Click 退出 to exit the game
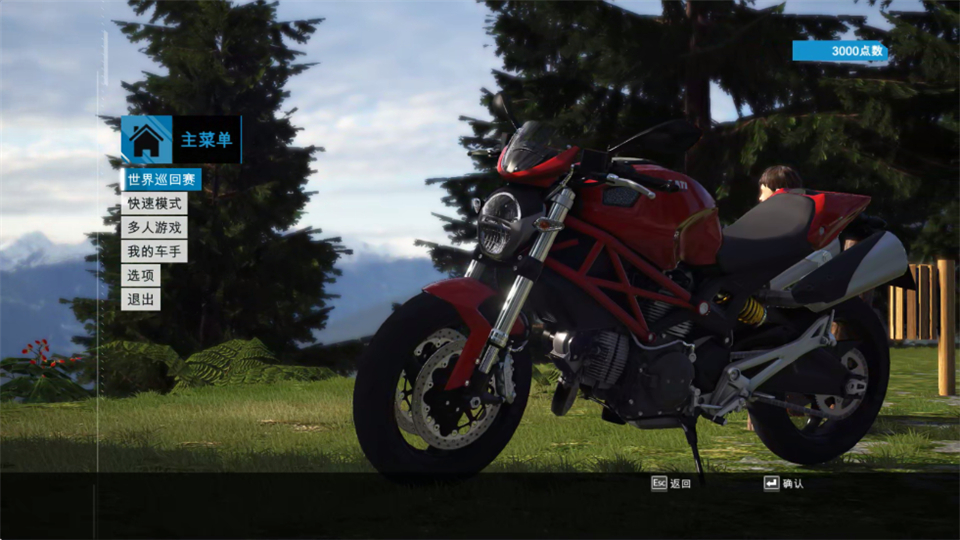 141,300
